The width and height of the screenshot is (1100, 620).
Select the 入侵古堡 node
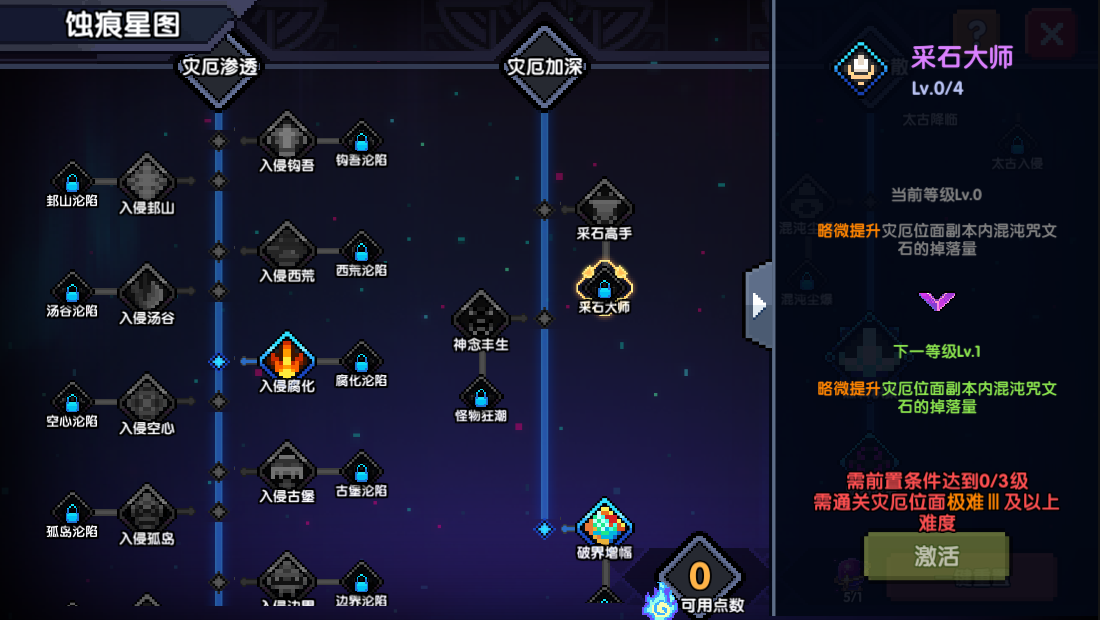pos(287,468)
